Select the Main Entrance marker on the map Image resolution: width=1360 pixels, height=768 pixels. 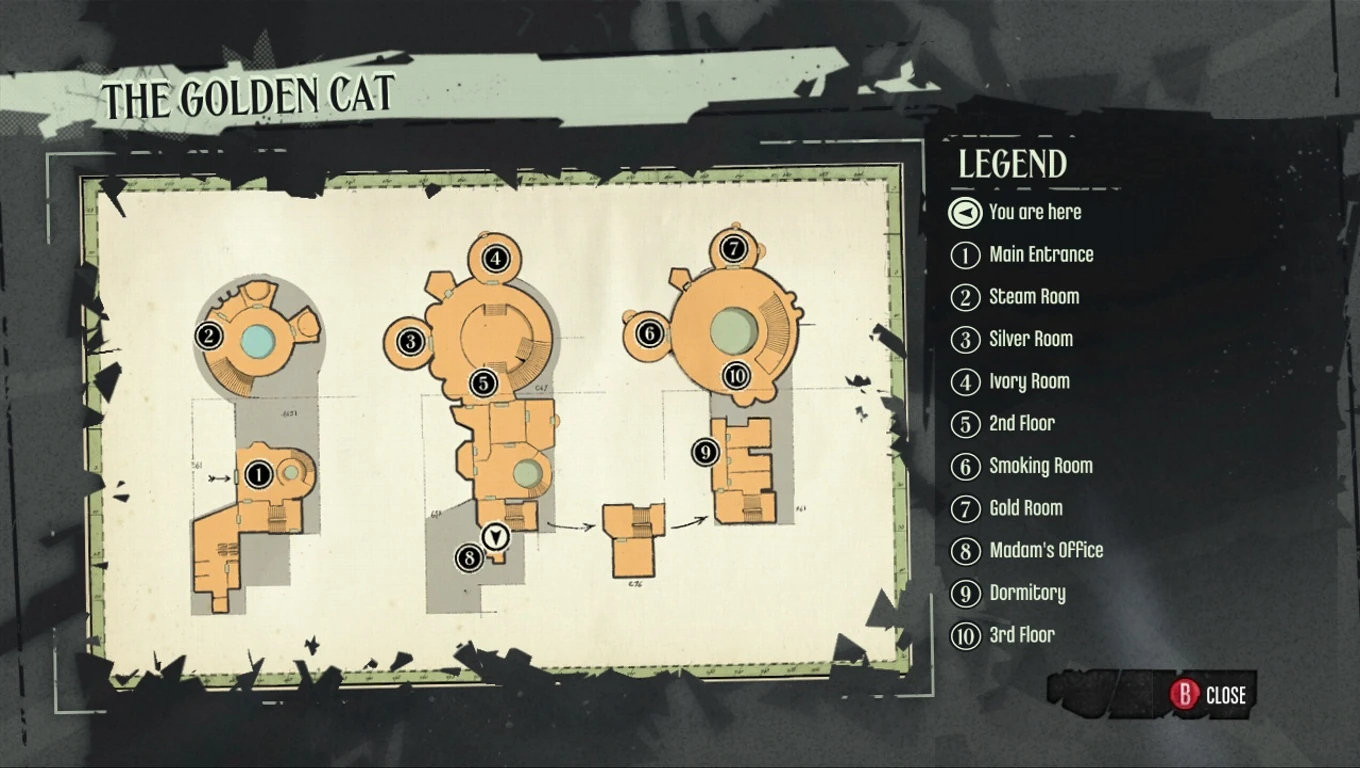tap(259, 472)
